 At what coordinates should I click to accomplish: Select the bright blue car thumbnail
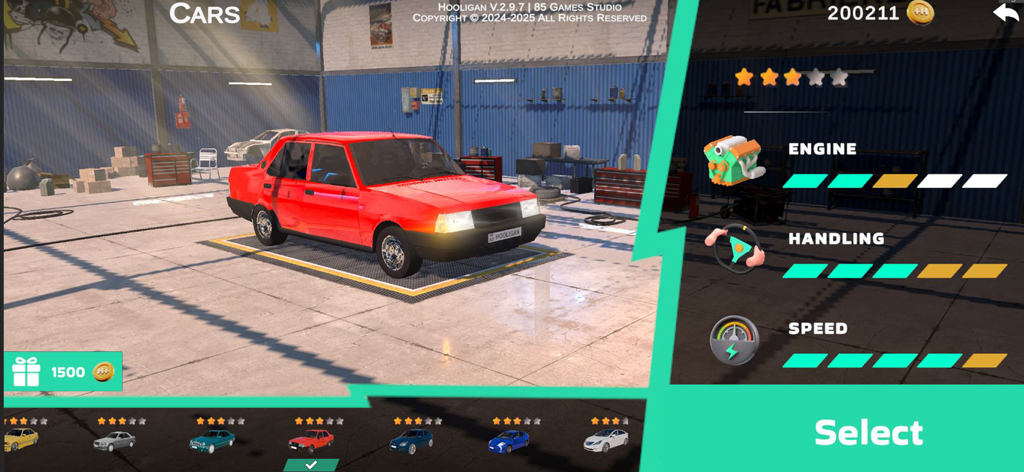tap(508, 440)
